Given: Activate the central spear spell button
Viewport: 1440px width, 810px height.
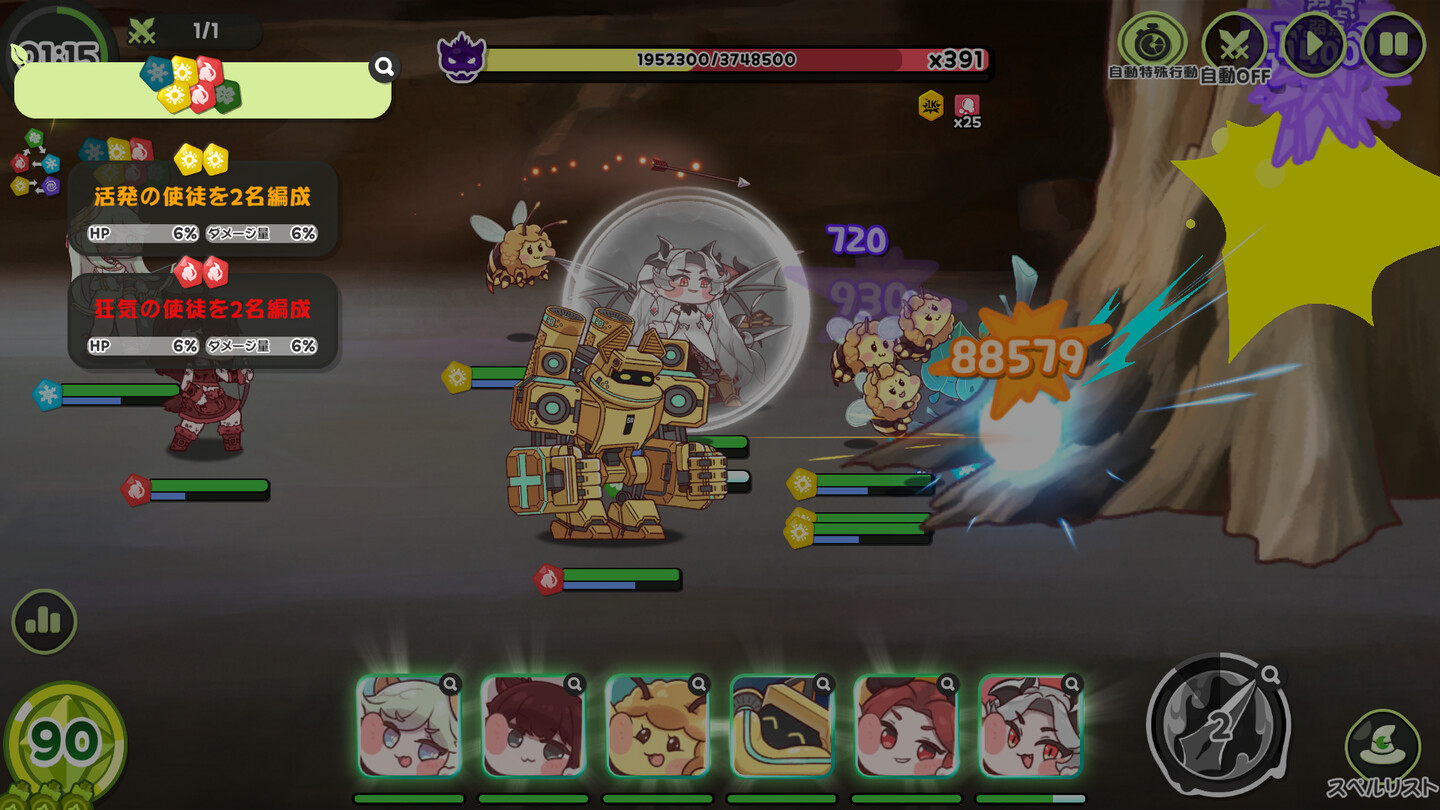Looking at the screenshot, I should 1218,726.
